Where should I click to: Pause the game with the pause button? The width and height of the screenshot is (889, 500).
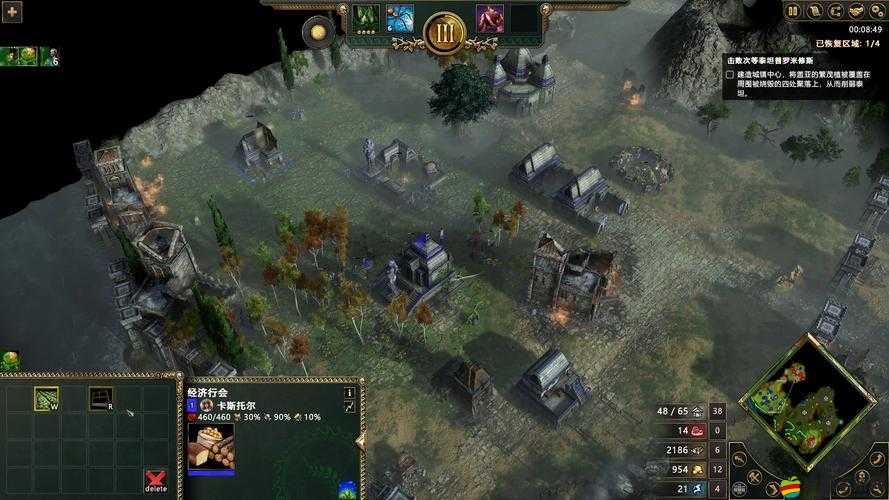[x=793, y=11]
